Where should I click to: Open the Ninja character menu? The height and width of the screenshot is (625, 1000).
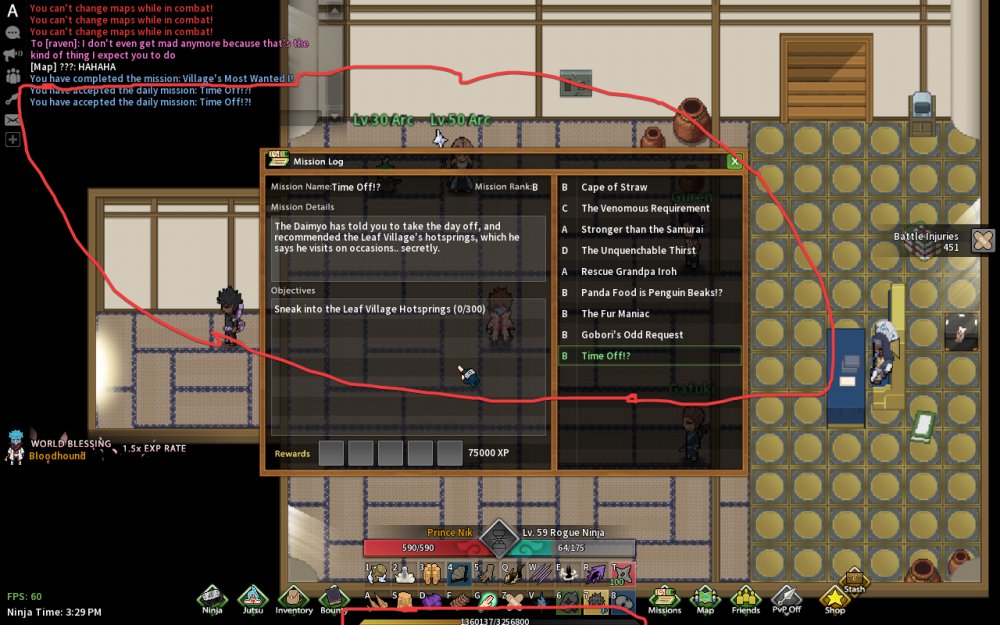[212, 598]
